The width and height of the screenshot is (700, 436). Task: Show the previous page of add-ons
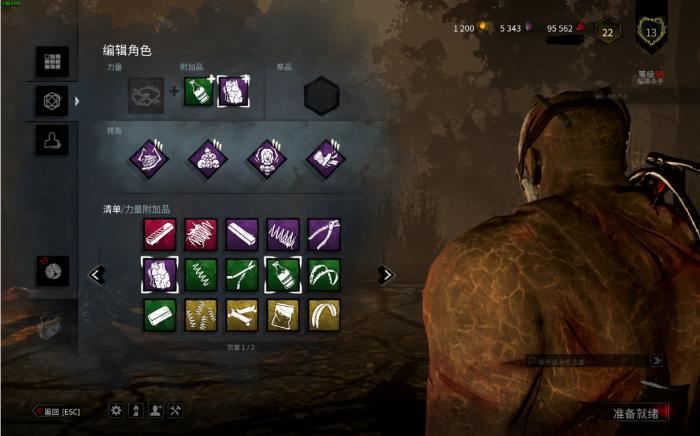97,275
